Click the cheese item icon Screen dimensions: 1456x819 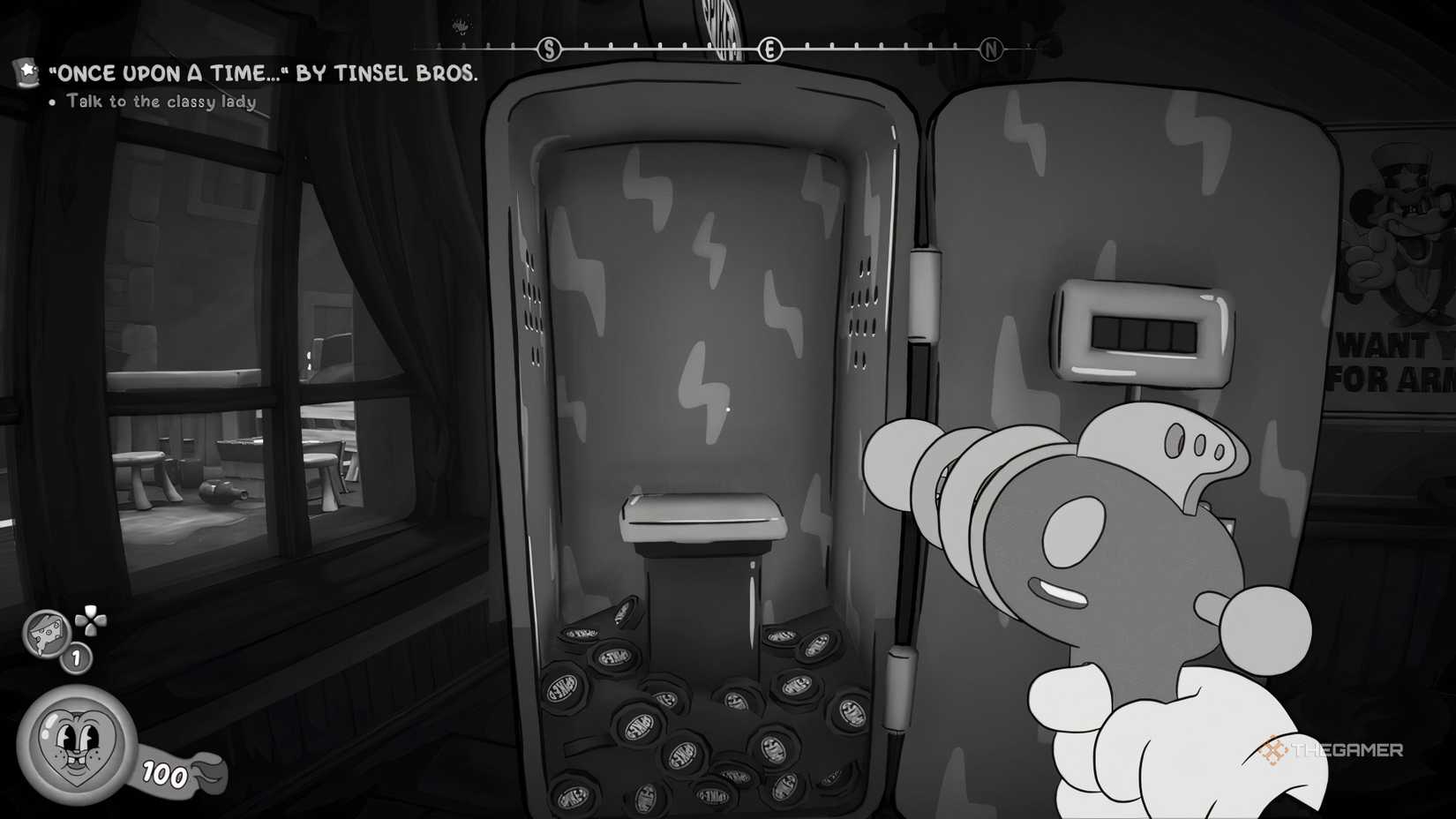(x=44, y=637)
